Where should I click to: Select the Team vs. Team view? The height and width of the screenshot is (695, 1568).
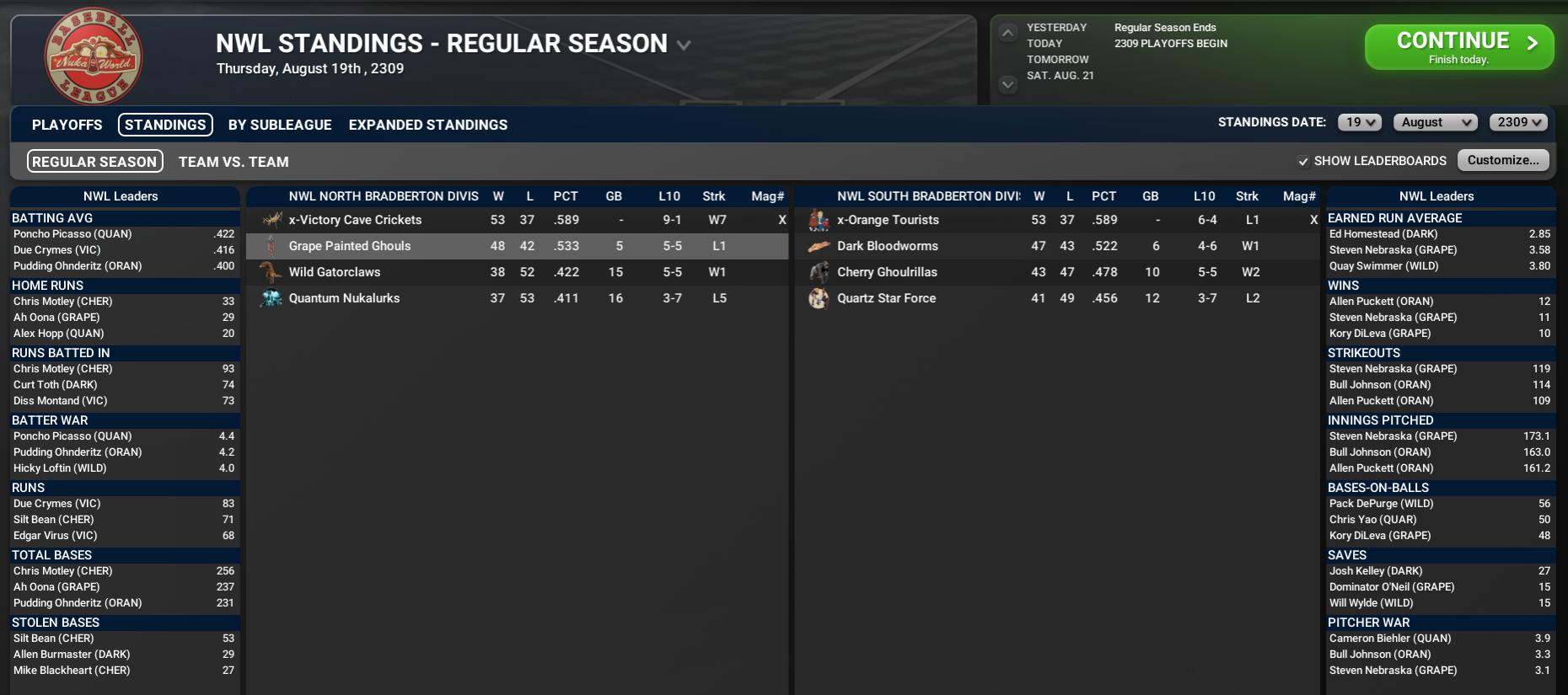pos(234,162)
